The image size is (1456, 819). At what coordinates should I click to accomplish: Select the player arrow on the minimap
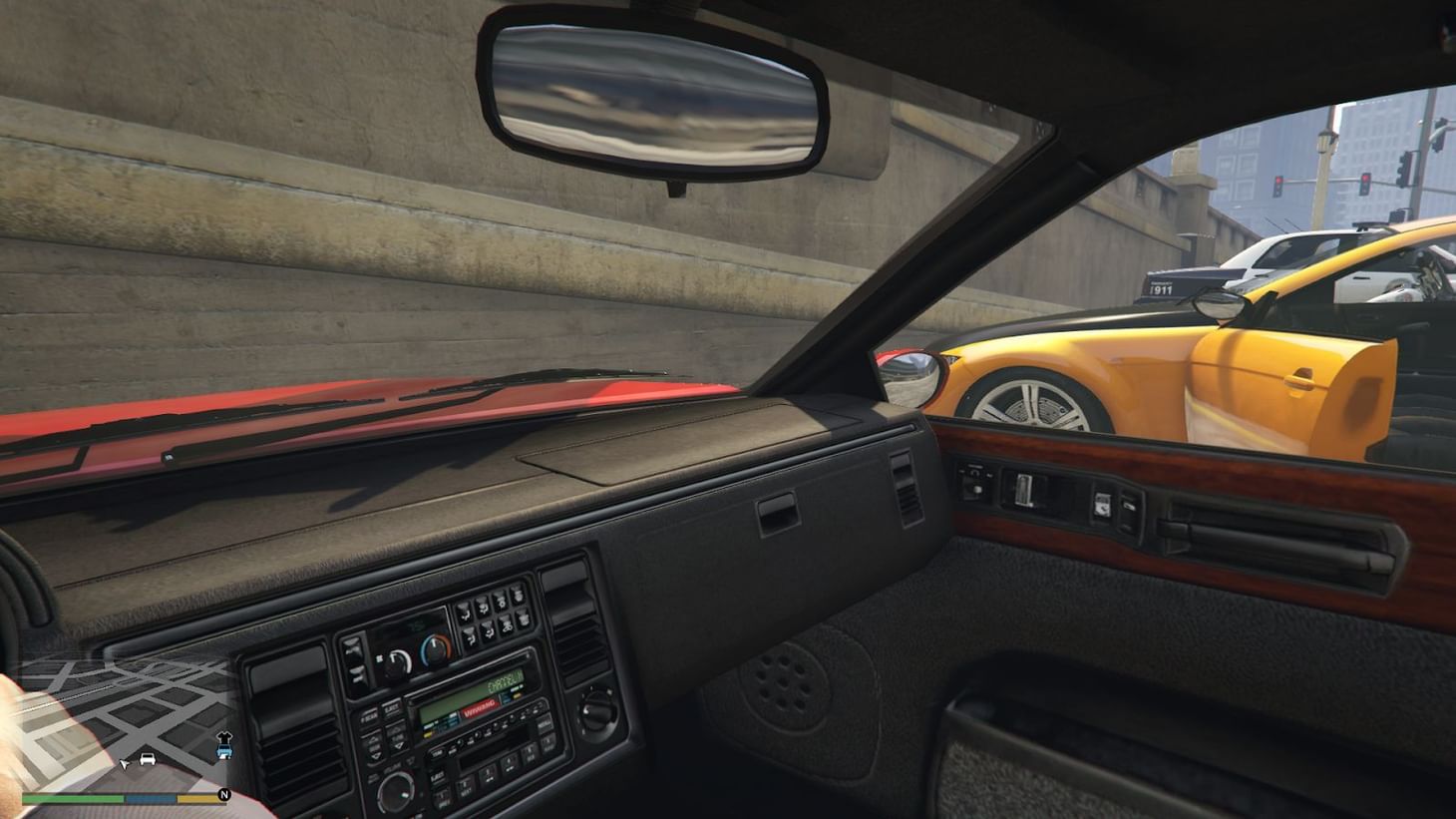pos(124,764)
